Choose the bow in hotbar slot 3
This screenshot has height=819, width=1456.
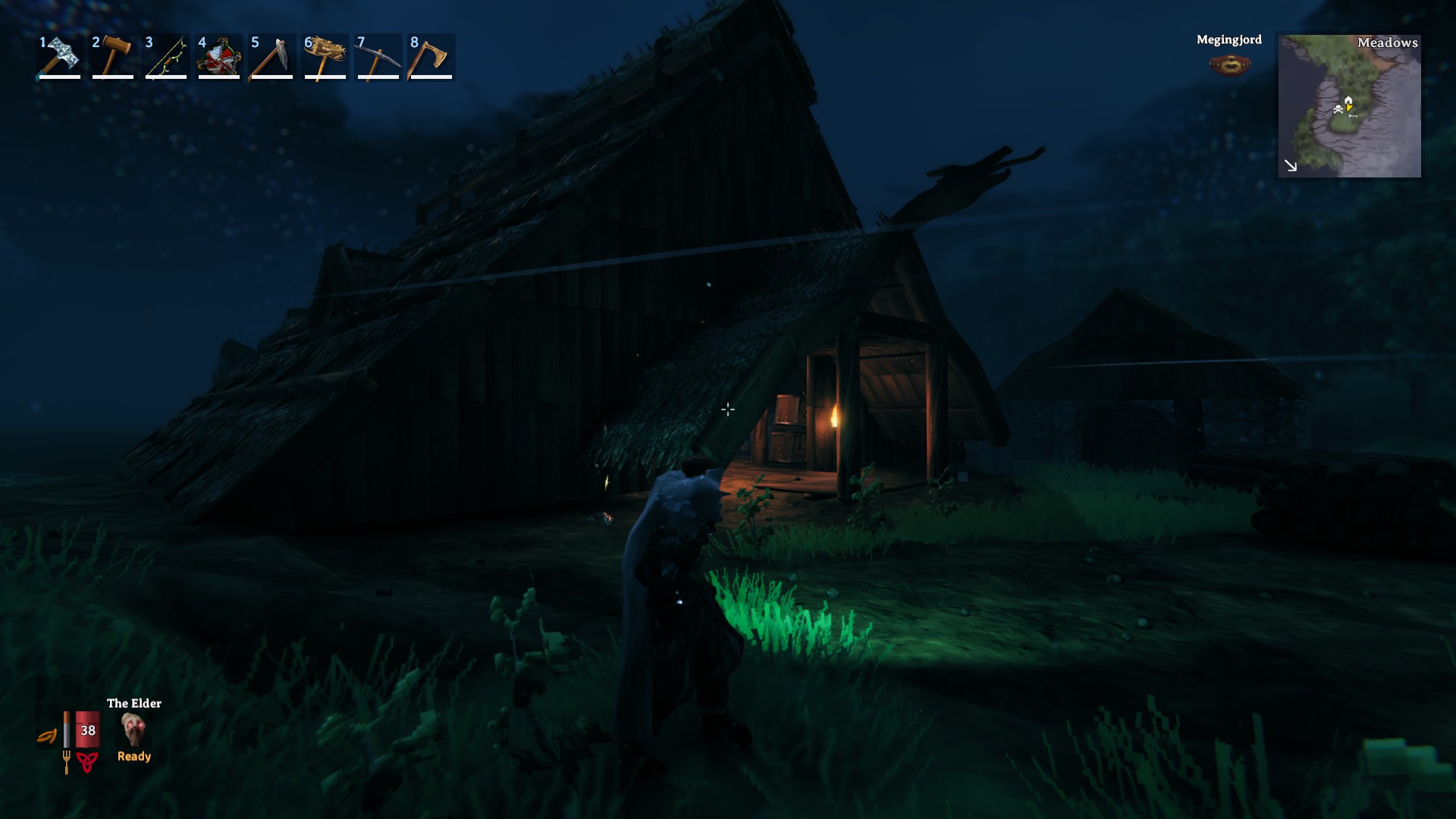tap(166, 57)
